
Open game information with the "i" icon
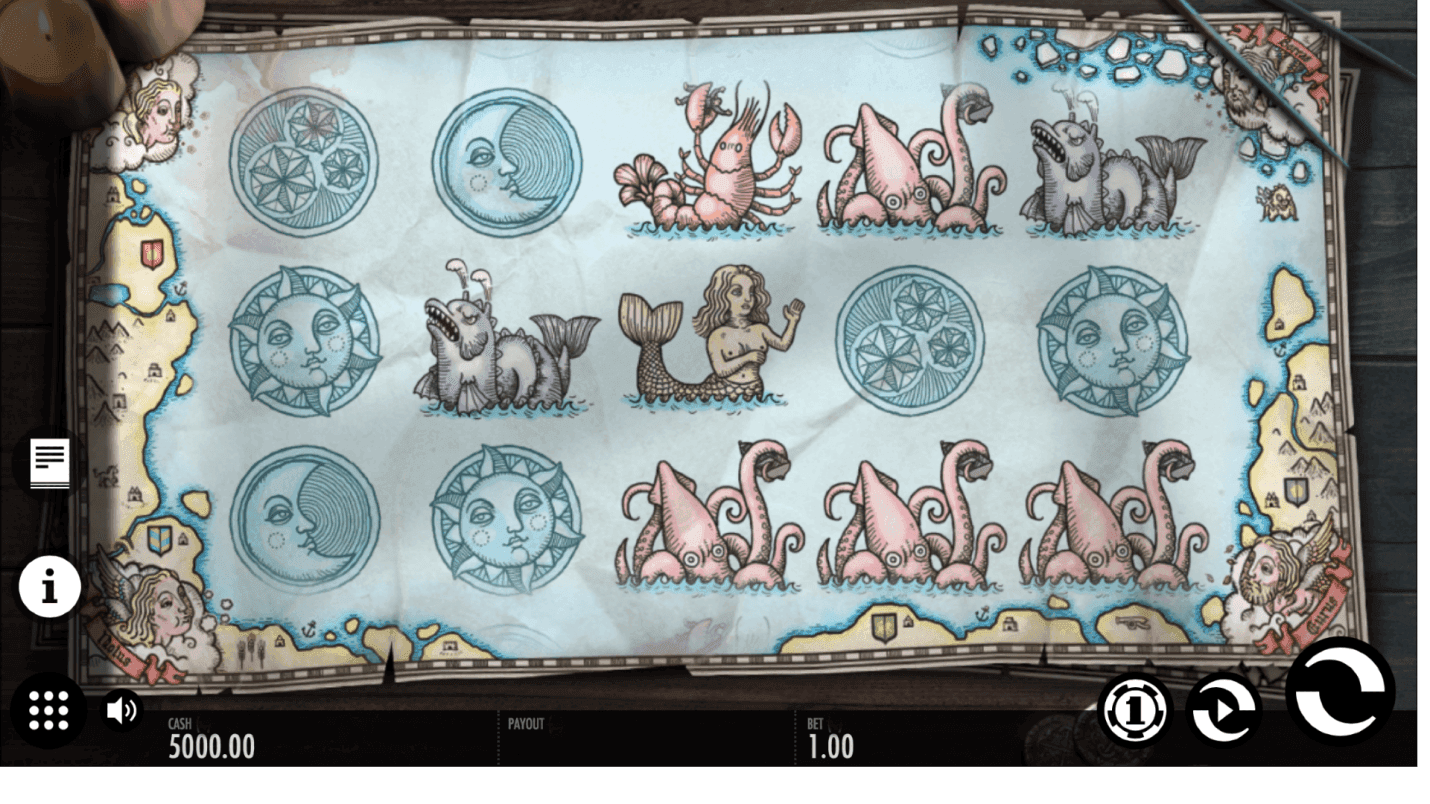click(x=49, y=587)
